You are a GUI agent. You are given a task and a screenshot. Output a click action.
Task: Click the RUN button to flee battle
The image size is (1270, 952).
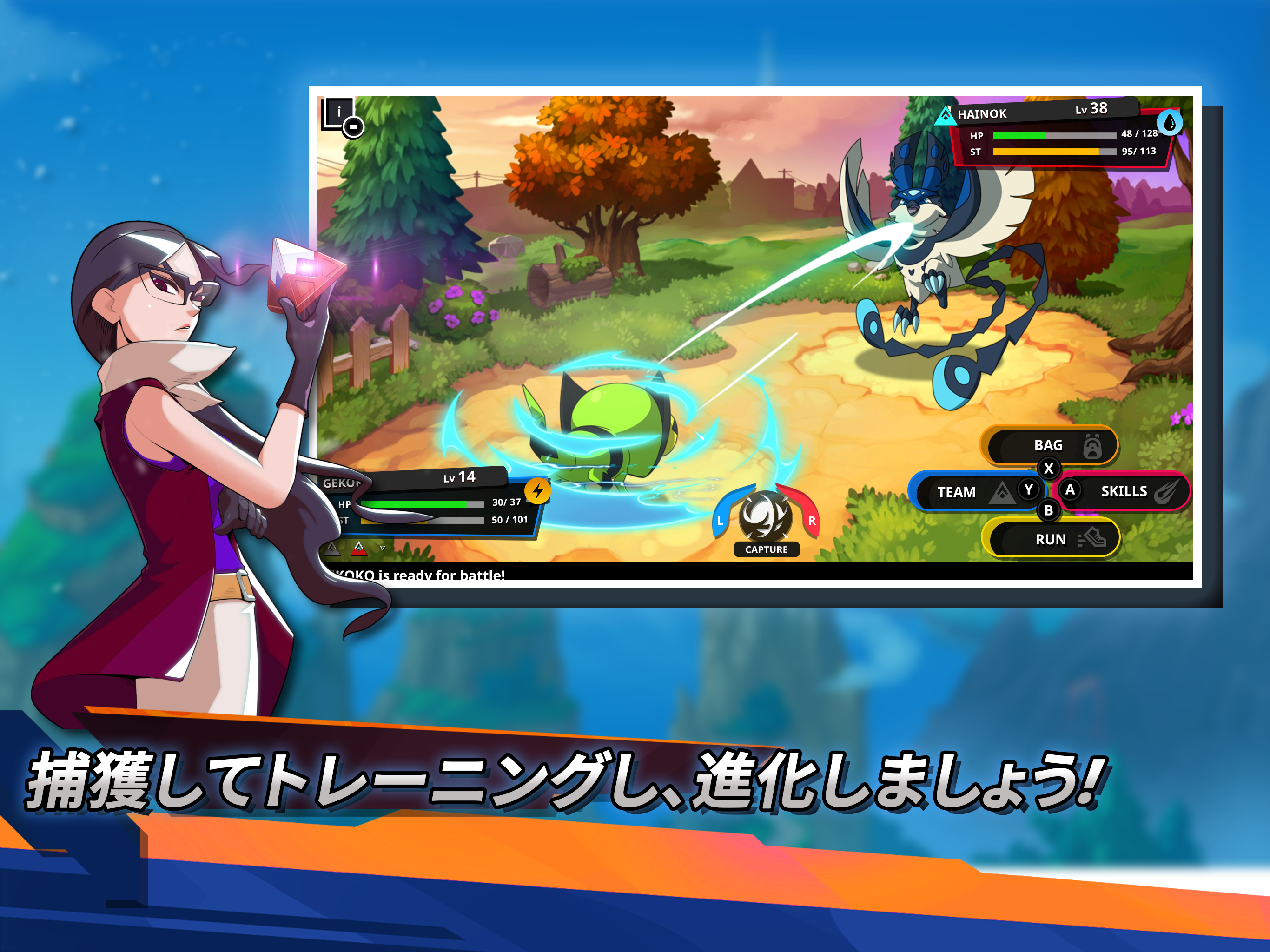tap(1052, 539)
